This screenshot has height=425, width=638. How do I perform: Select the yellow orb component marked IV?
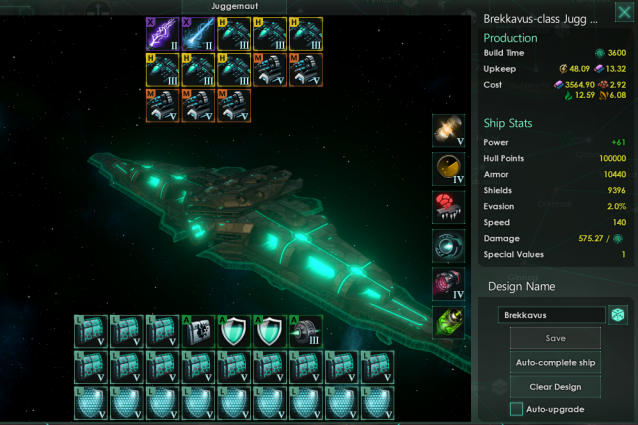click(x=448, y=169)
